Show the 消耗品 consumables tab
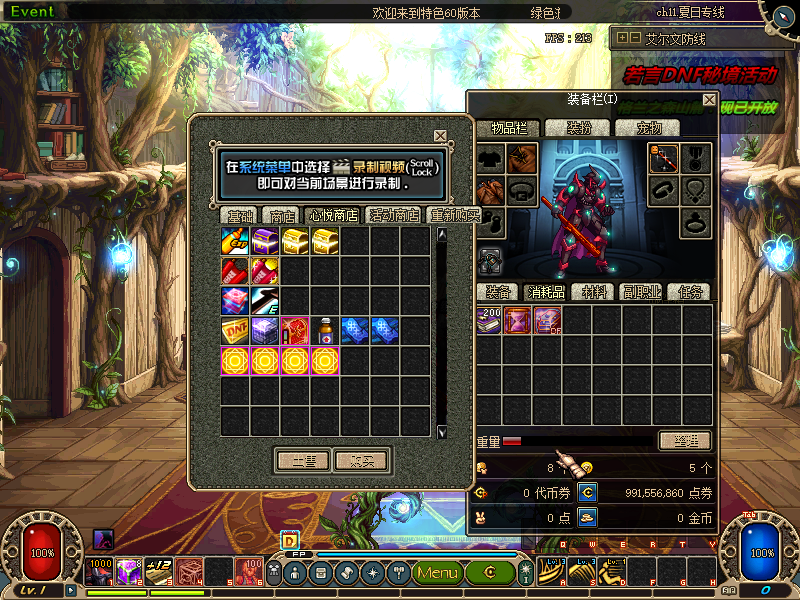The image size is (800, 600). coord(546,292)
